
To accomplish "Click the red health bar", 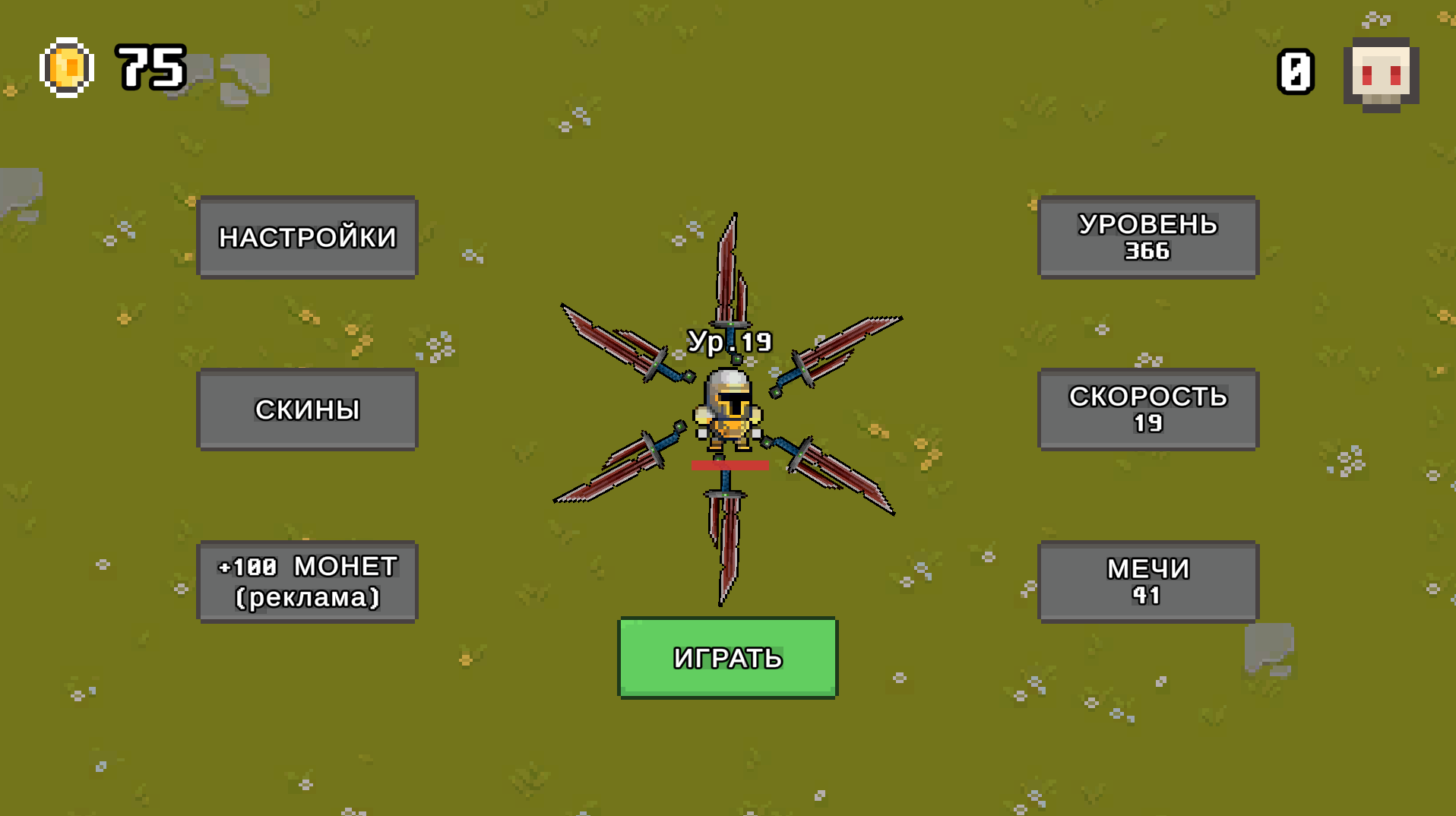I will 728,466.
